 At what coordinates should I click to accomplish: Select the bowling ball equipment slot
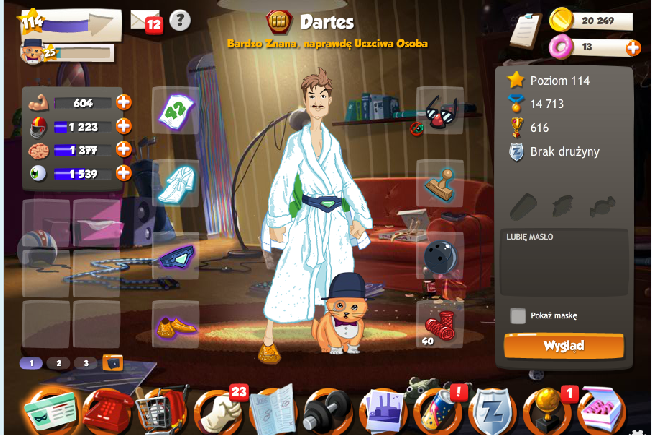[440, 252]
